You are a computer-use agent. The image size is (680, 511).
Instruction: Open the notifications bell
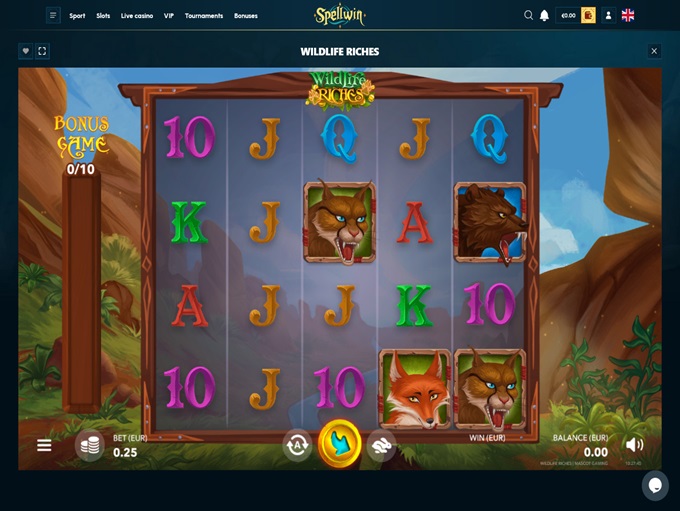pyautogui.click(x=544, y=15)
